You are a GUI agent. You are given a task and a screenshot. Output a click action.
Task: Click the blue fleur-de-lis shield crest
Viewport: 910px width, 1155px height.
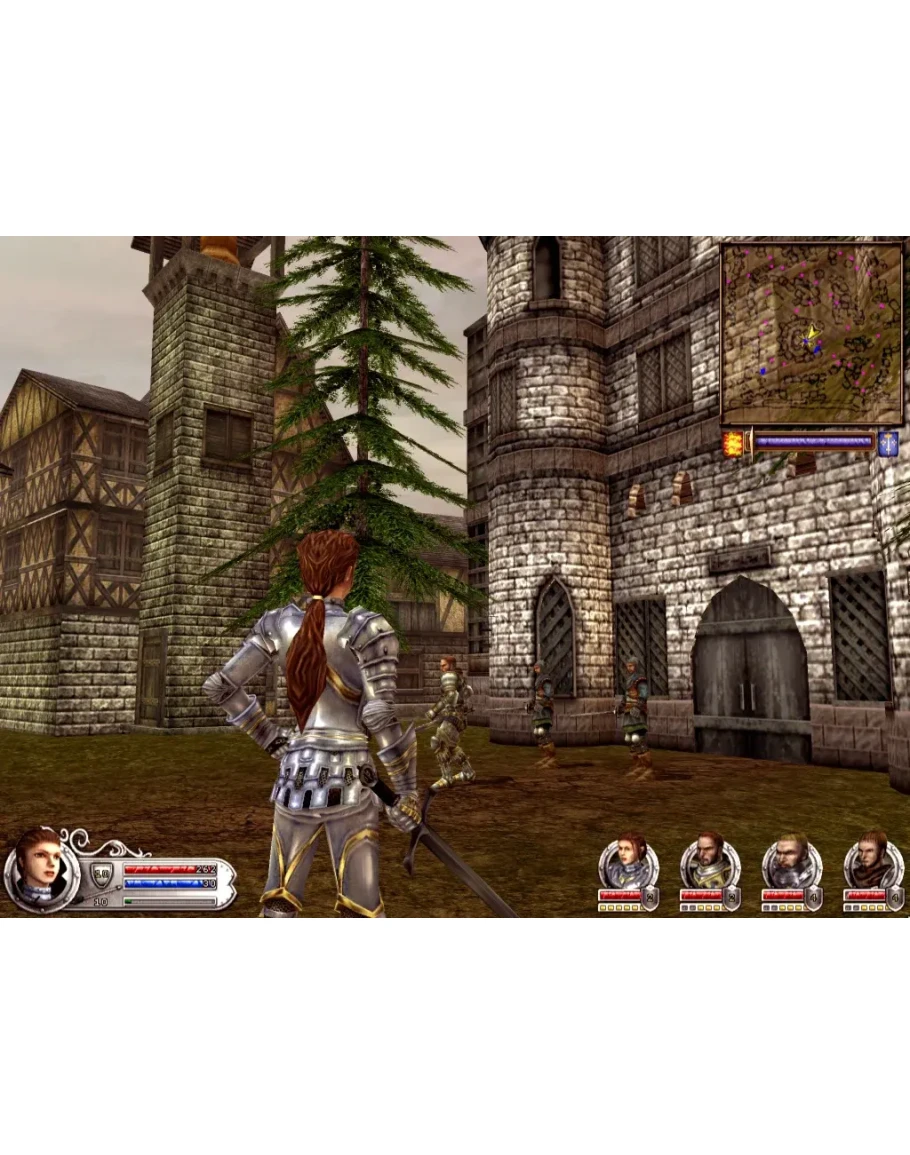point(887,444)
